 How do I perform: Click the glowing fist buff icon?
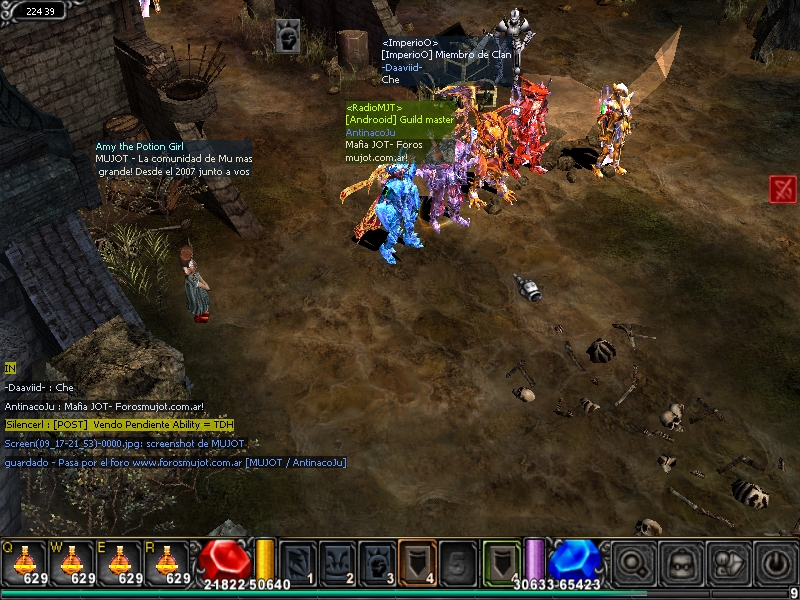click(288, 37)
